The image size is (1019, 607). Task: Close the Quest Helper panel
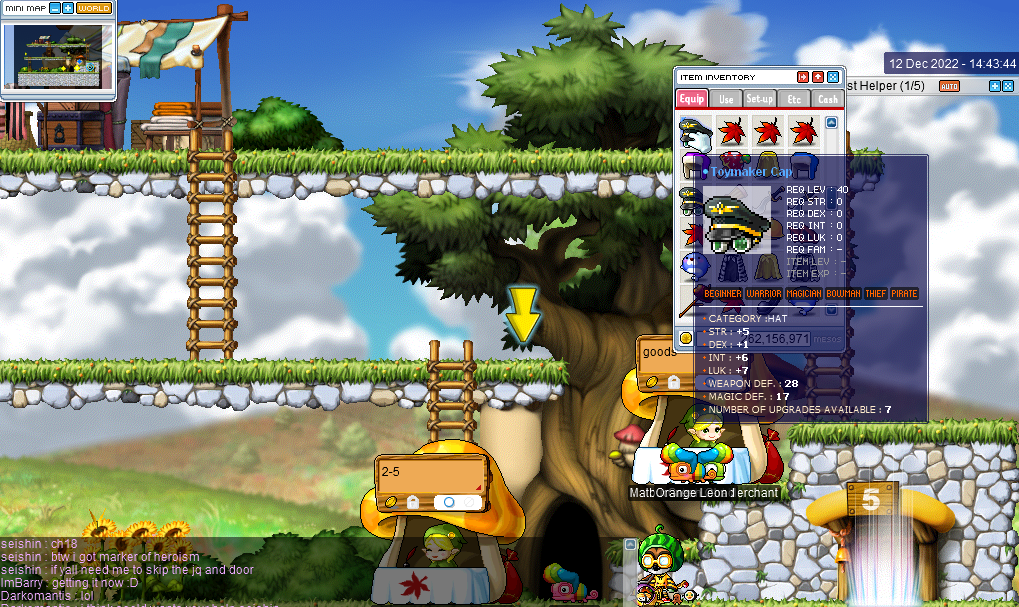pos(1008,86)
